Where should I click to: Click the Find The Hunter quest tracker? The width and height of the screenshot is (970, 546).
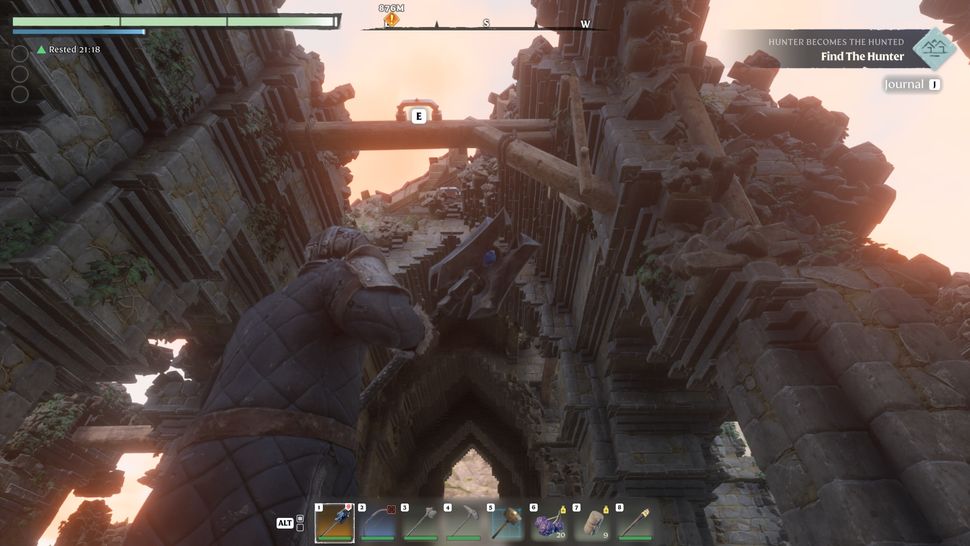[862, 56]
